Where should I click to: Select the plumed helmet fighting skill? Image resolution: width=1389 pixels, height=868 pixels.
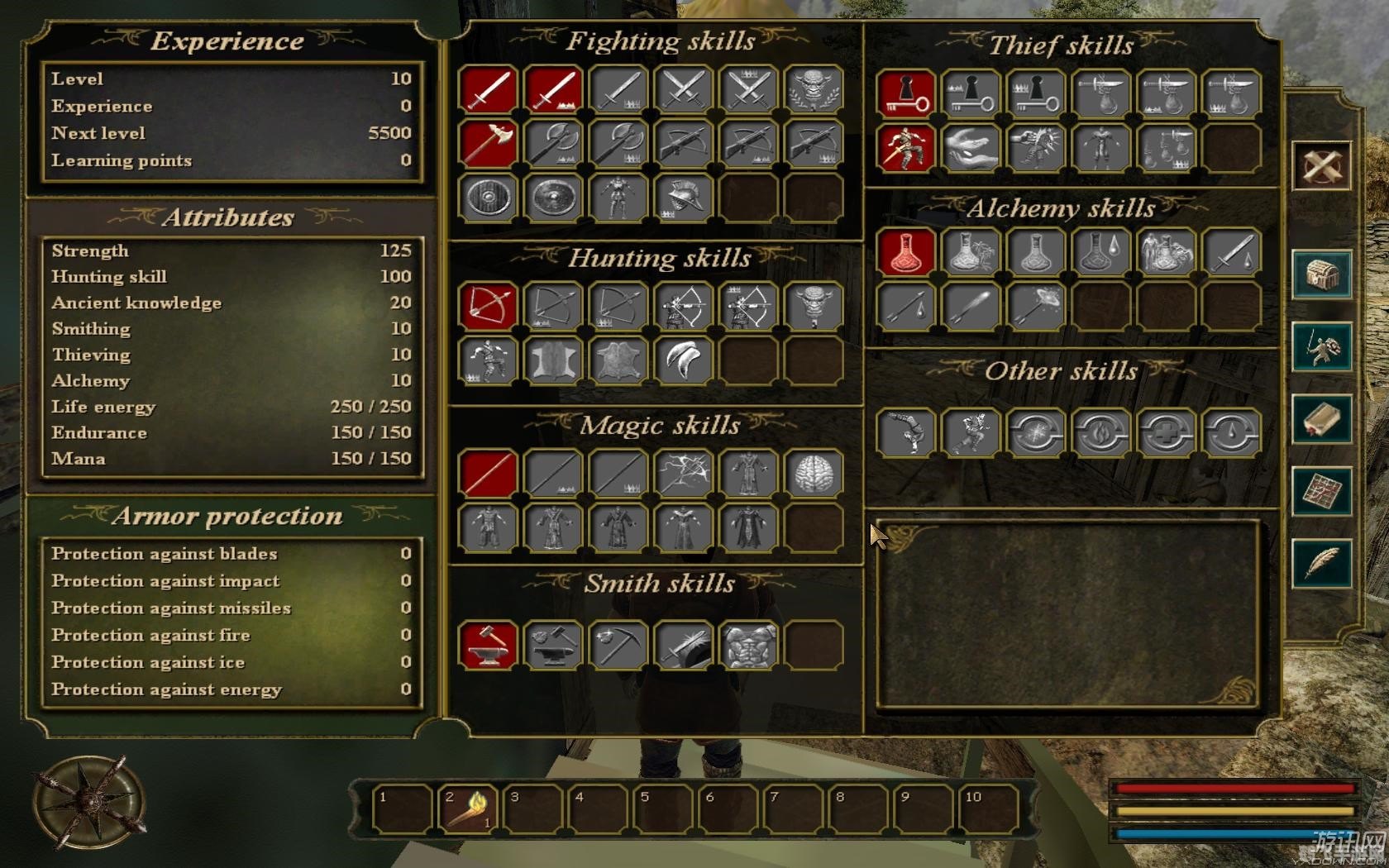[683, 198]
